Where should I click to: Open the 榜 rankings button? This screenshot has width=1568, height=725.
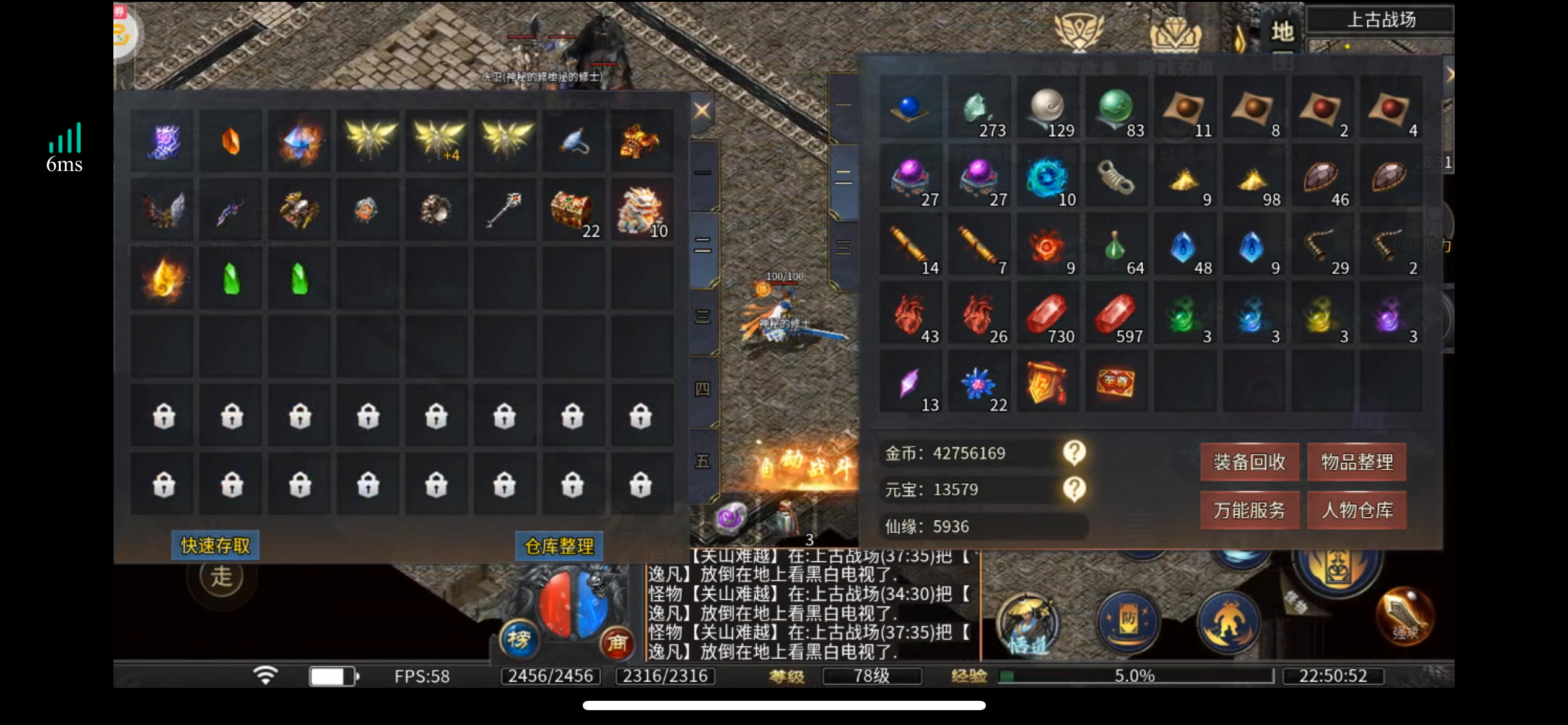pos(519,639)
